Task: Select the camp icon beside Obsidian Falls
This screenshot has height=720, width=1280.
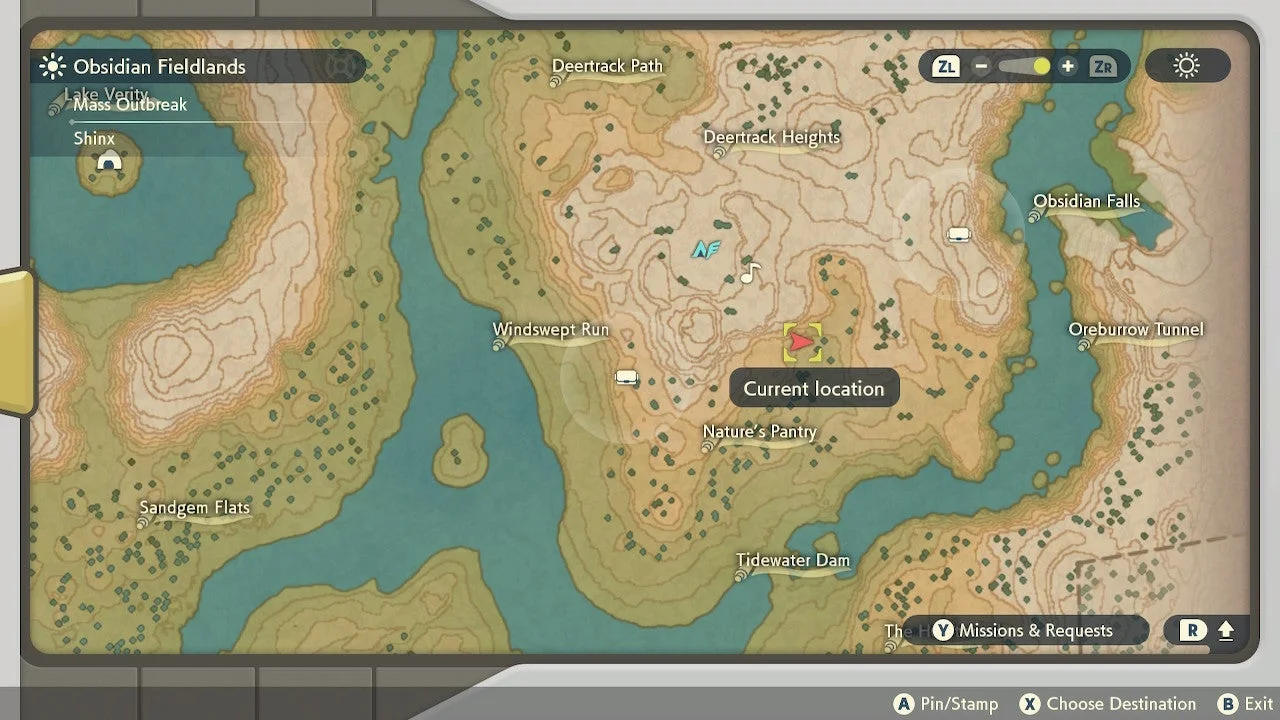Action: 959,235
